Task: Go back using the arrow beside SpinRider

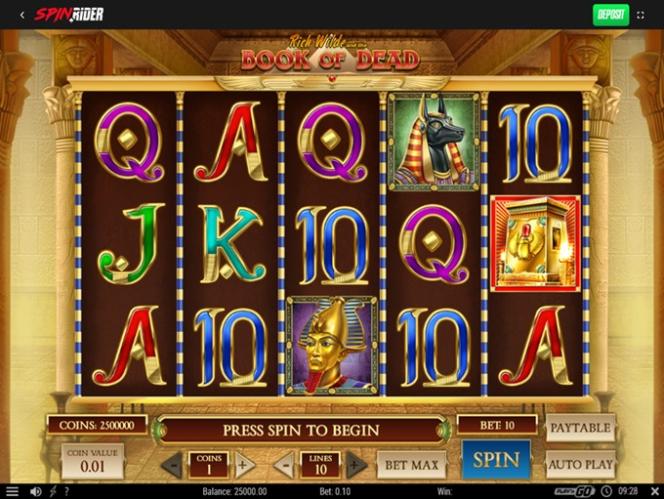Action: pos(22,15)
